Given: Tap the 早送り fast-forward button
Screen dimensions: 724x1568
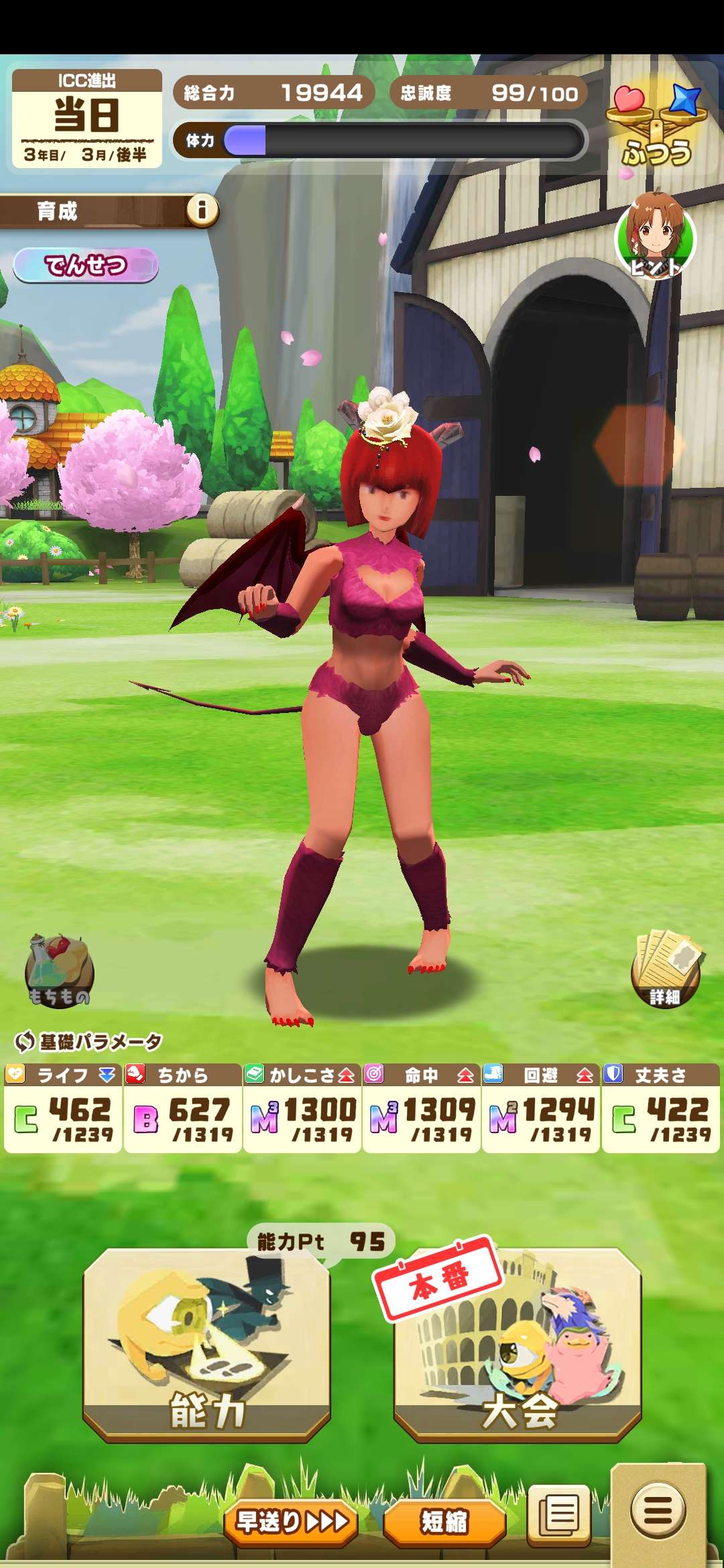Looking at the screenshot, I should click(291, 1522).
